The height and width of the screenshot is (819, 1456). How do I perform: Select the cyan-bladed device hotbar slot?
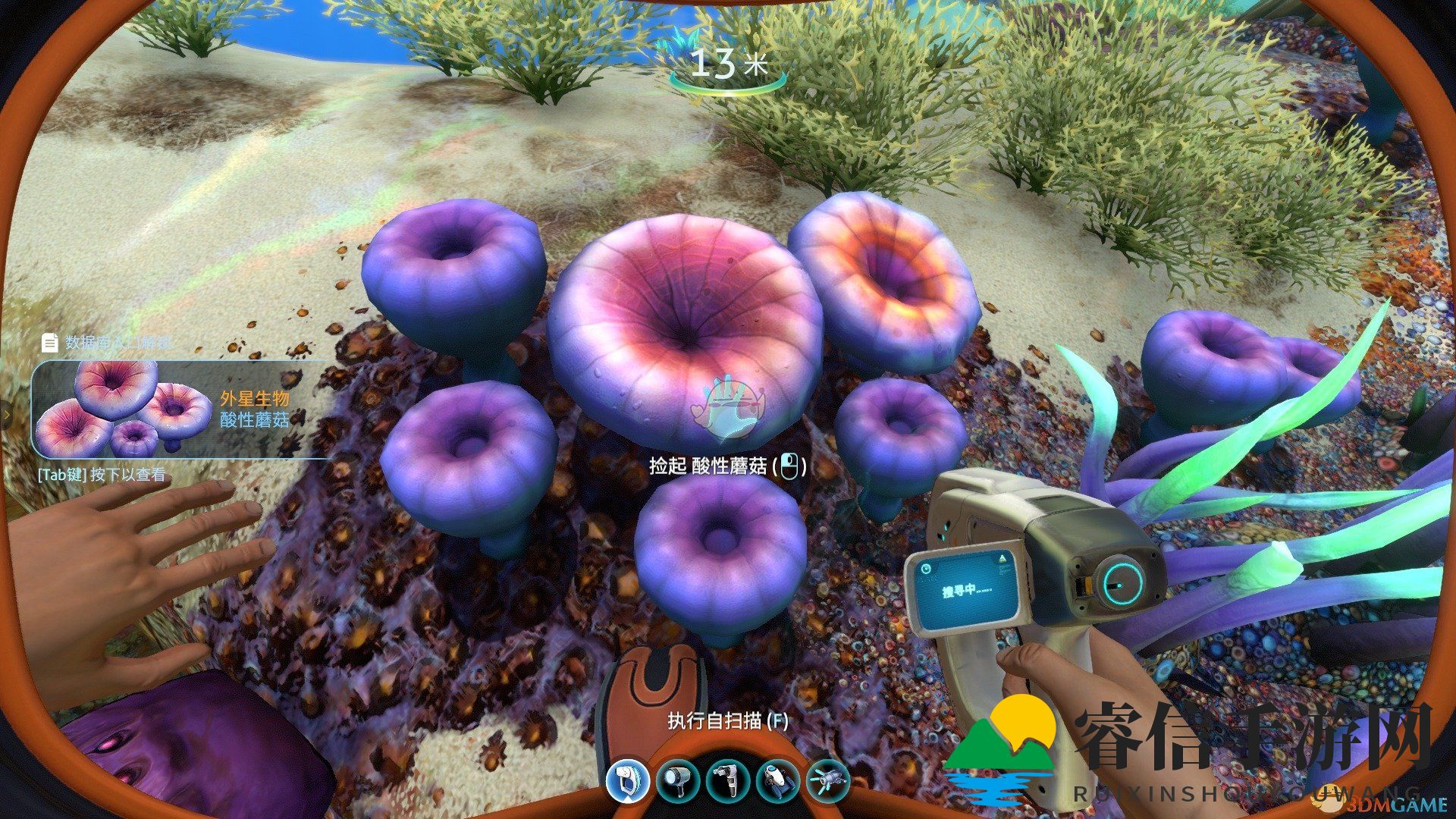[x=827, y=780]
